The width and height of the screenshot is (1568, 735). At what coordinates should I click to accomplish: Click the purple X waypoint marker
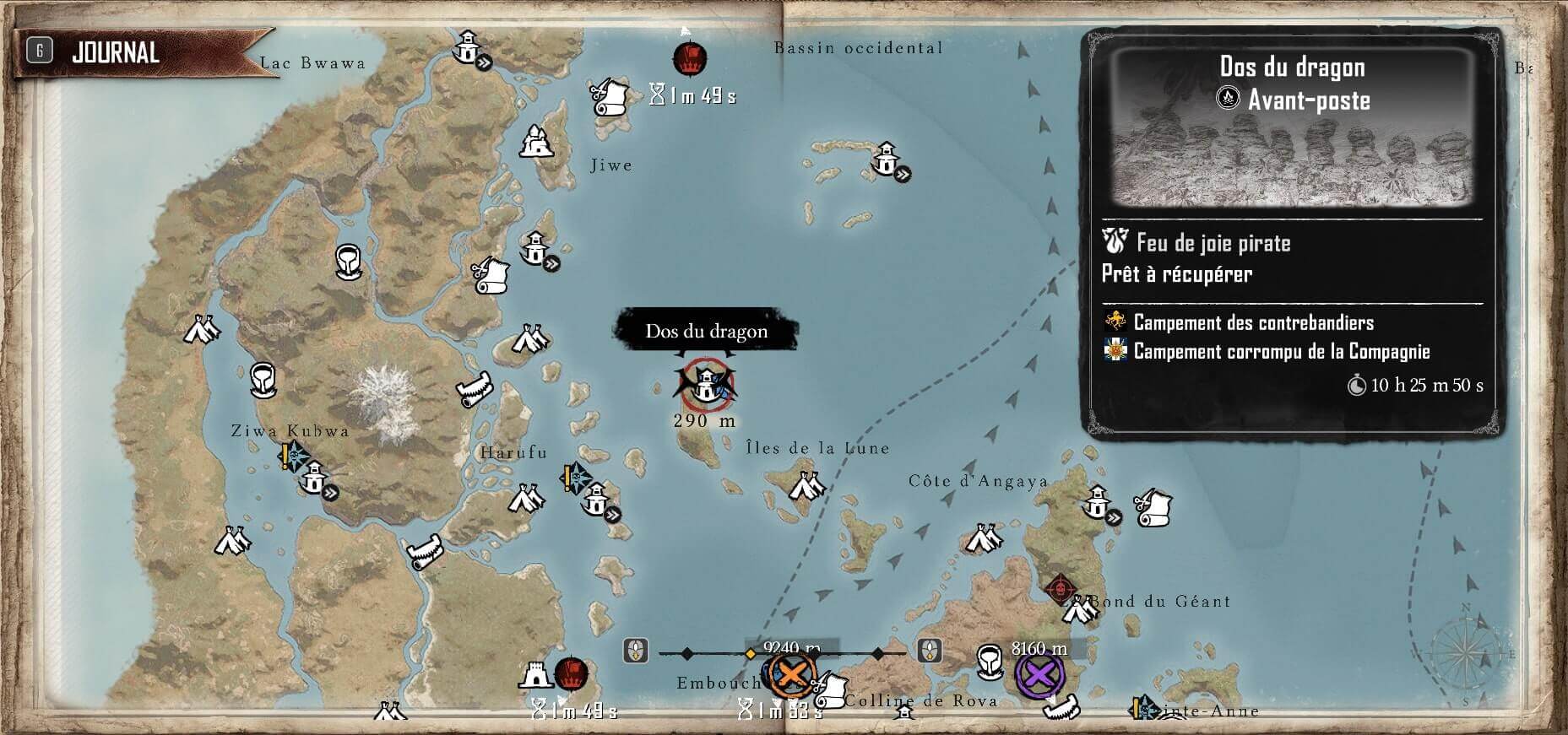pos(1039,673)
